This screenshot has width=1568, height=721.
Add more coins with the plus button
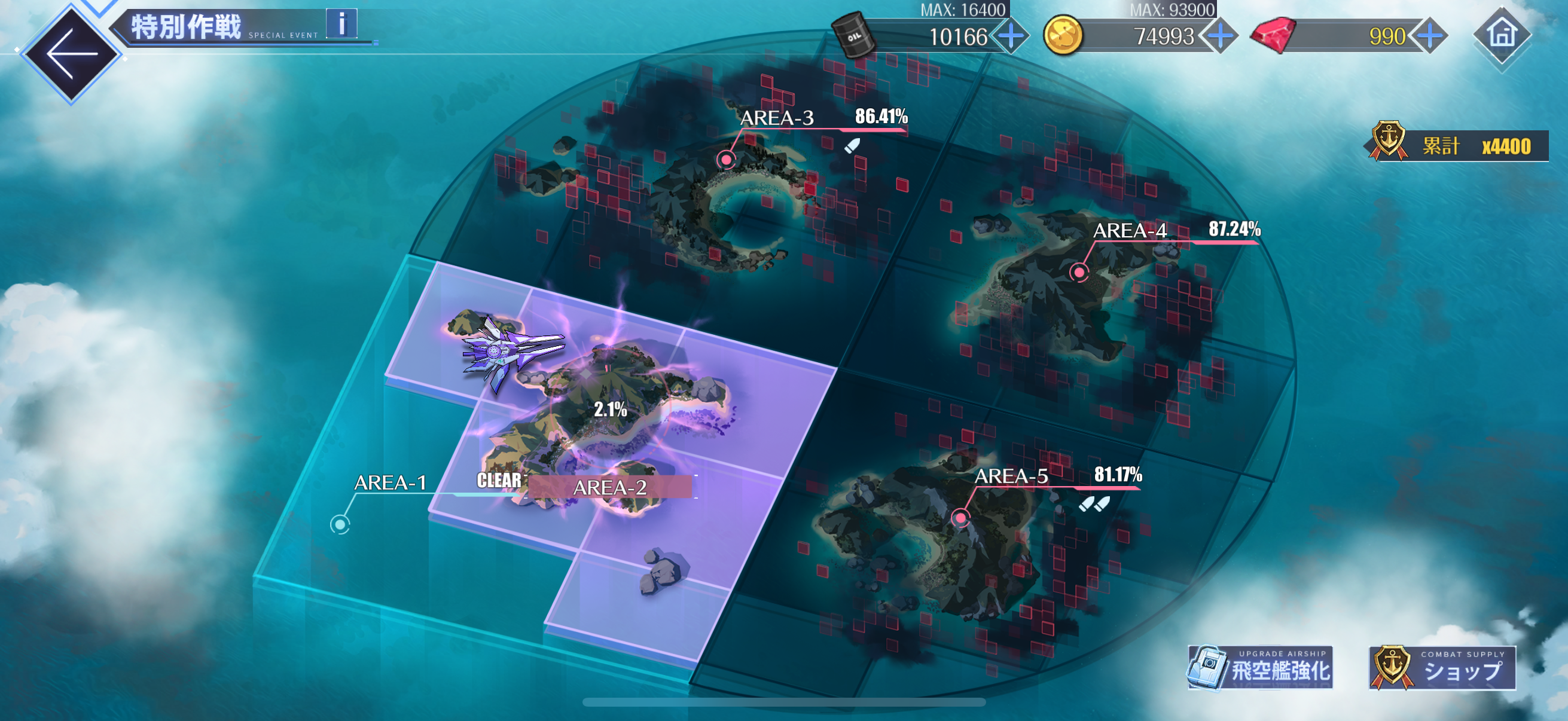click(1220, 36)
